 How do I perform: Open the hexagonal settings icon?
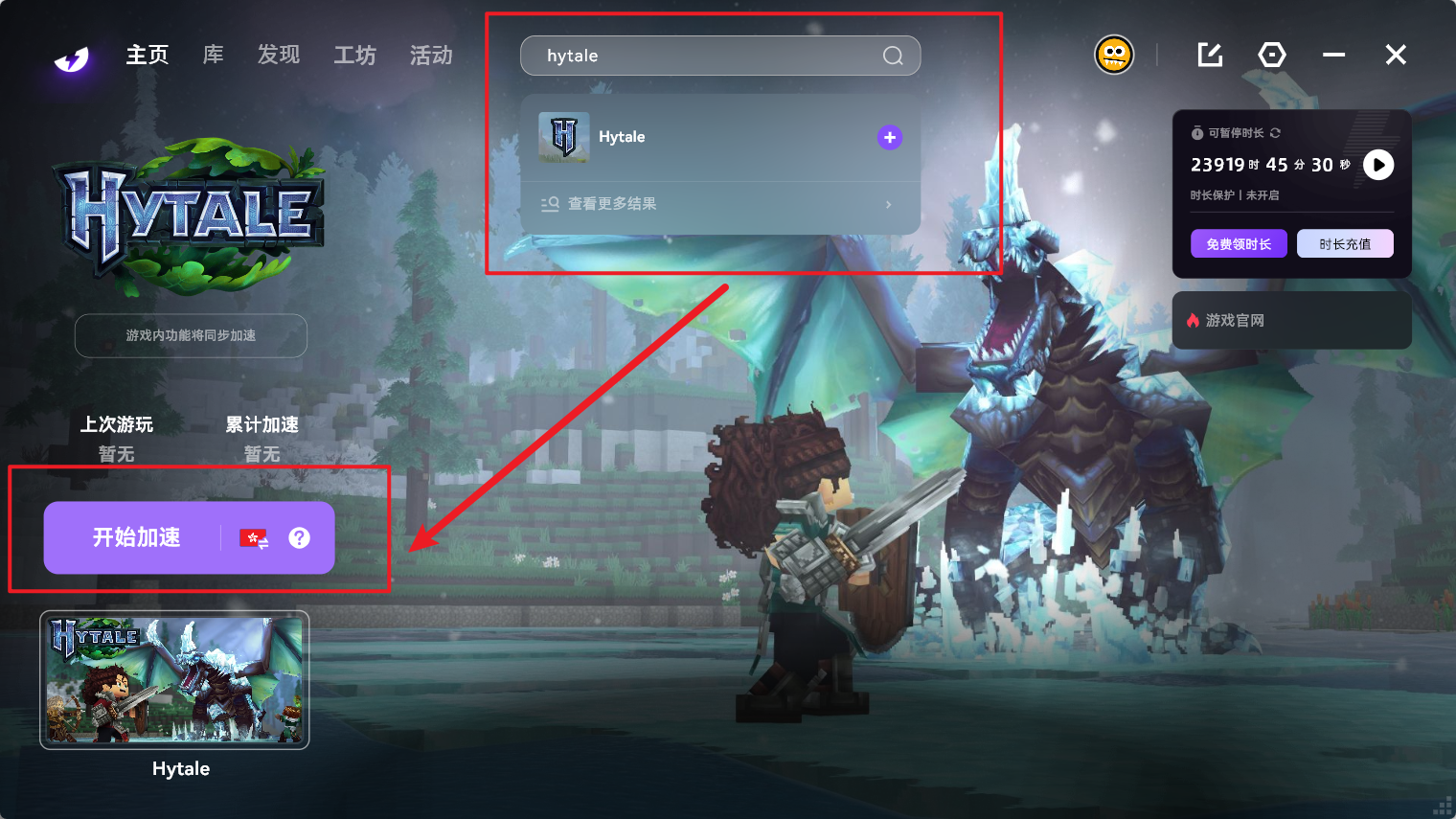point(1272,55)
